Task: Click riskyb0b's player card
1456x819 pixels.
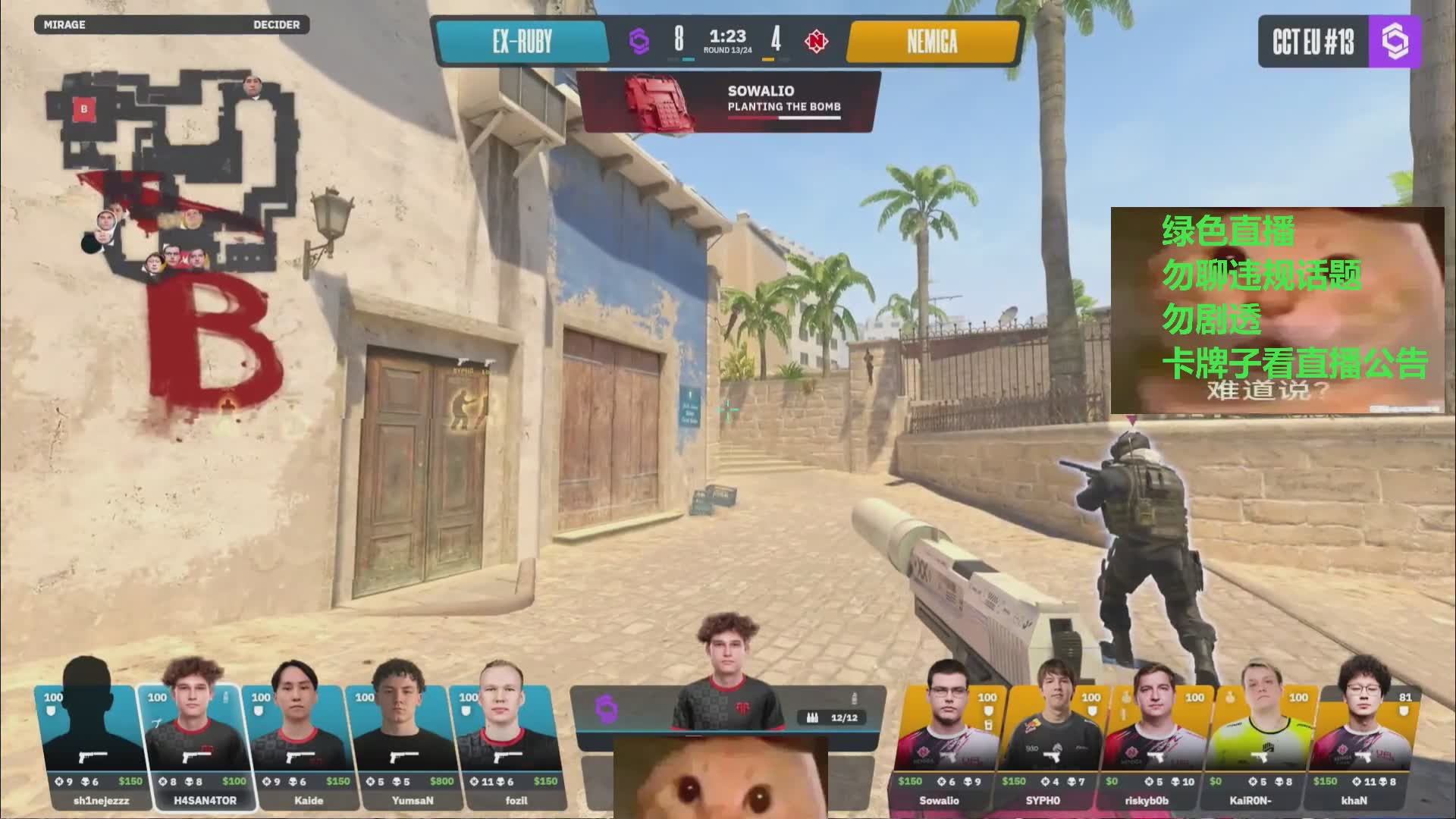Action: [1154, 747]
